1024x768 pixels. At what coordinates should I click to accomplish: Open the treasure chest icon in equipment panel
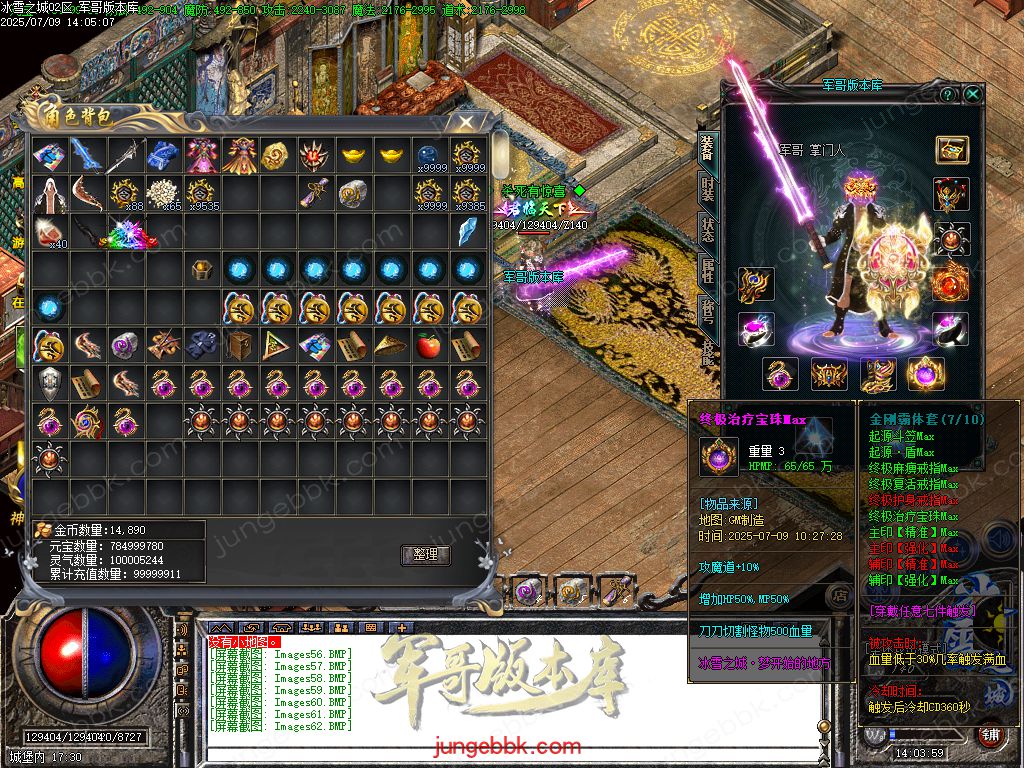[x=951, y=150]
